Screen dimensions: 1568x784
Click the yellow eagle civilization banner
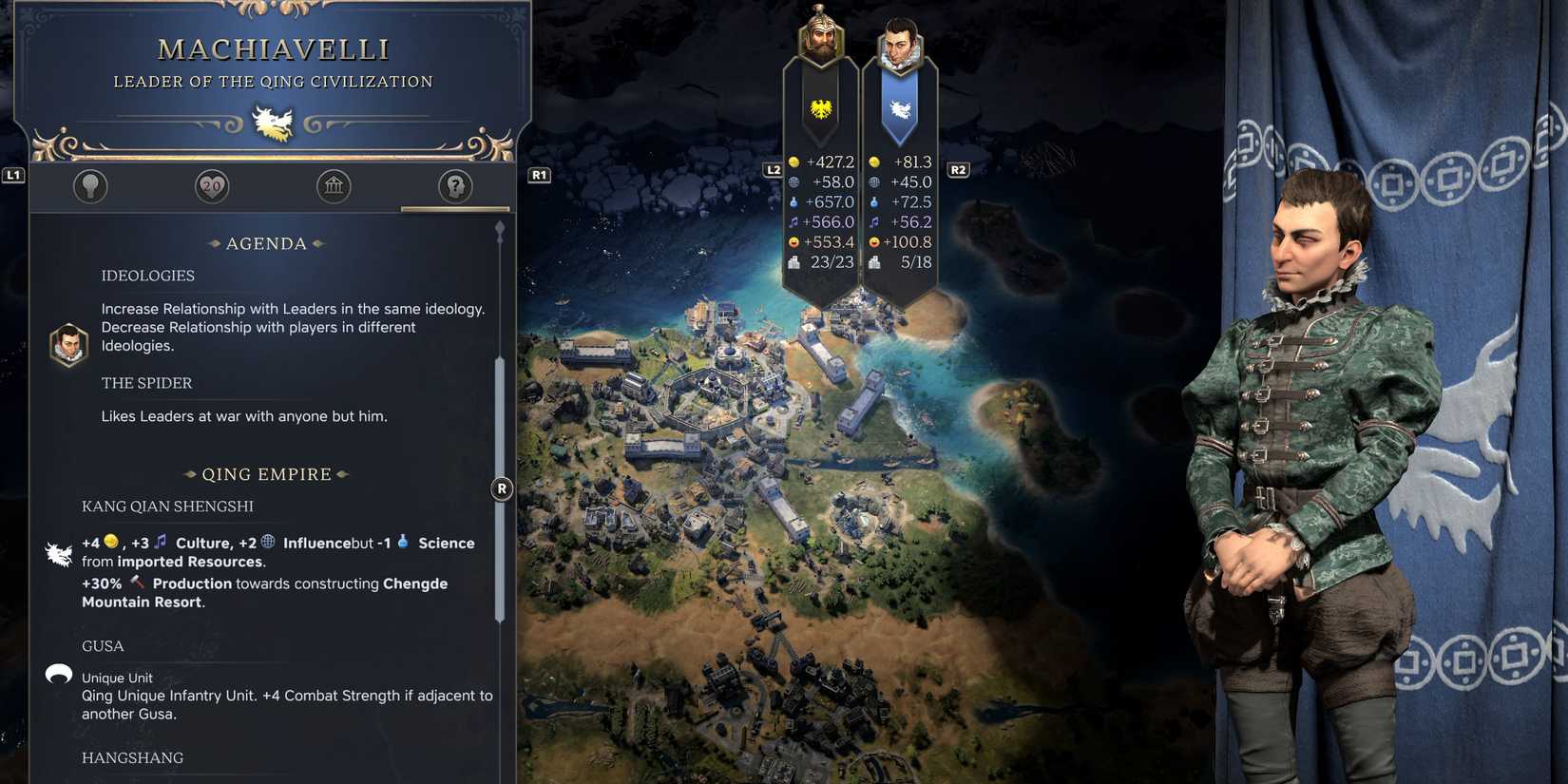819,107
